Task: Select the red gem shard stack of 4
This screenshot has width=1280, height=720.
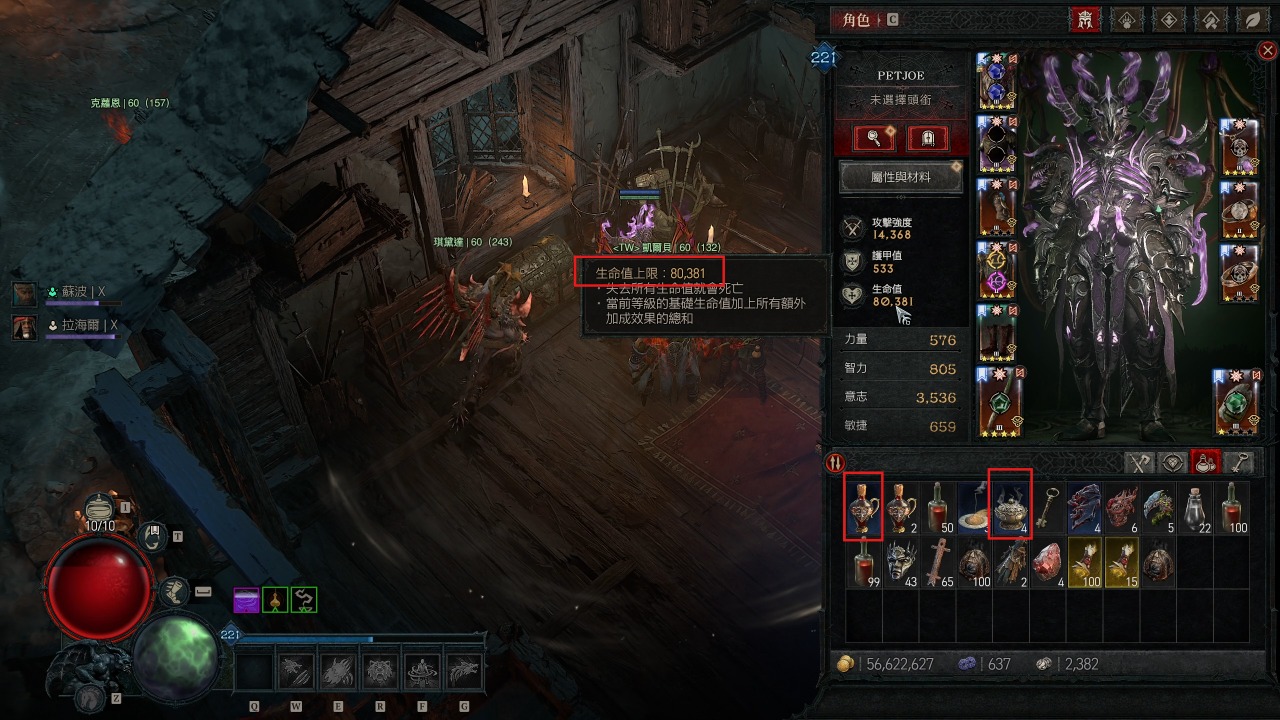Action: click(1048, 563)
